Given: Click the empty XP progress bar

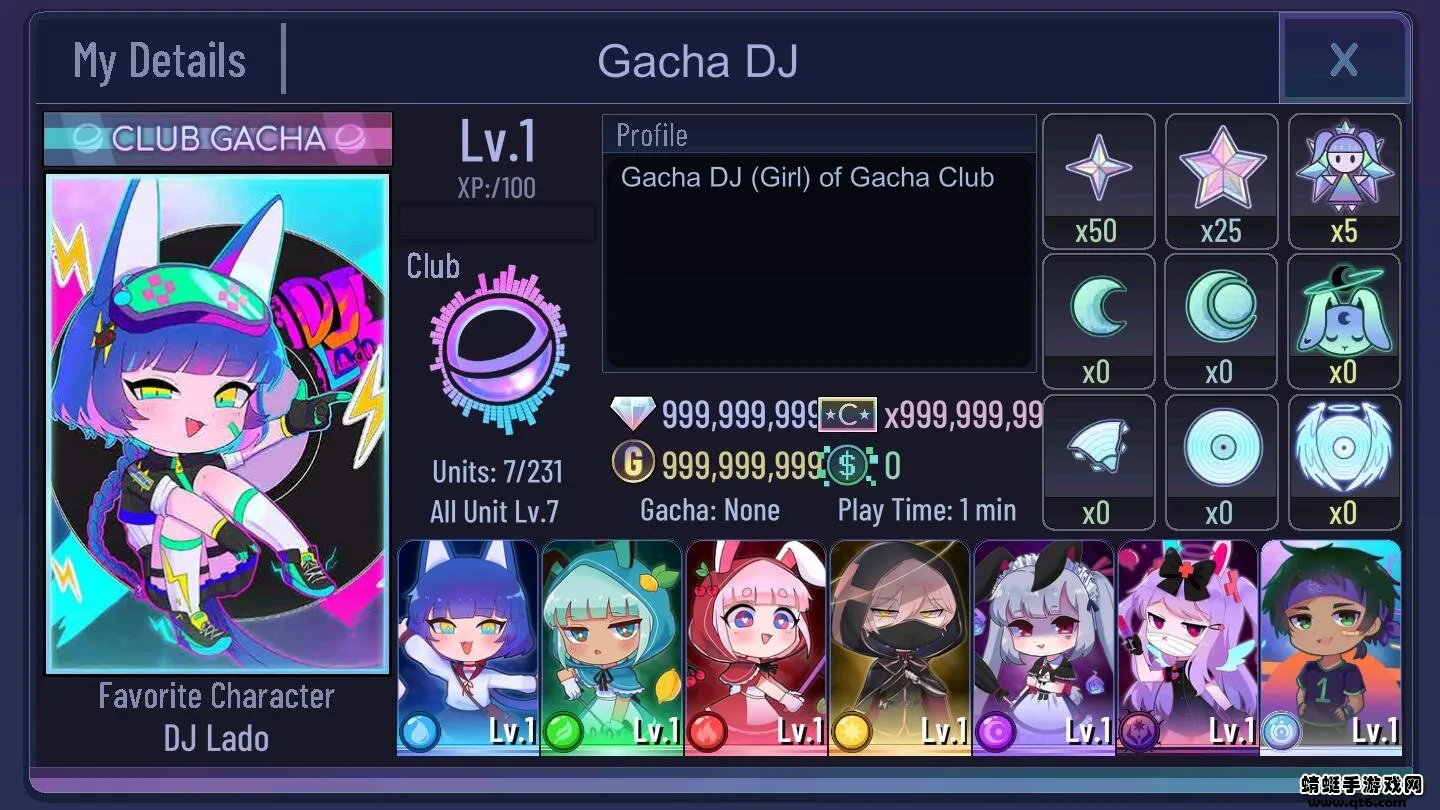Looking at the screenshot, I should [497, 222].
